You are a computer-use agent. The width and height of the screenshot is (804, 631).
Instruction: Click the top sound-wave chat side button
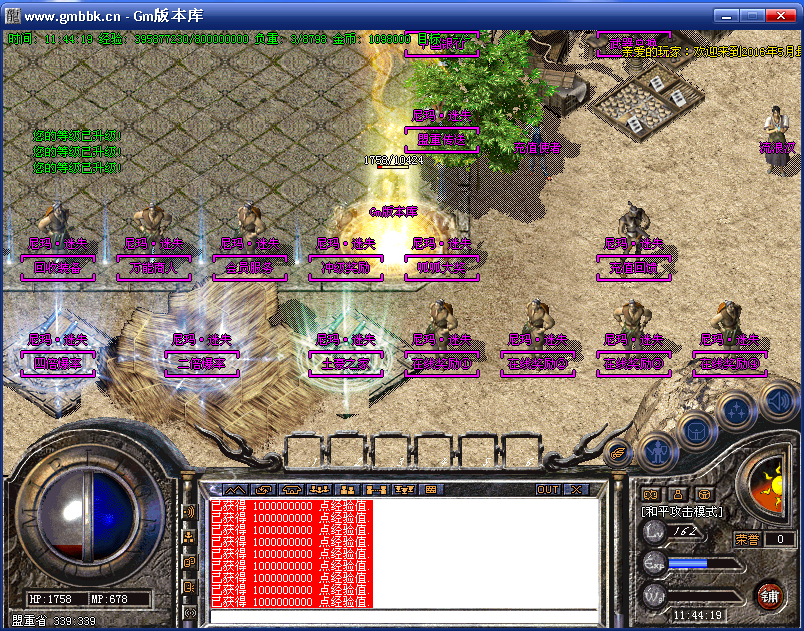pos(190,512)
